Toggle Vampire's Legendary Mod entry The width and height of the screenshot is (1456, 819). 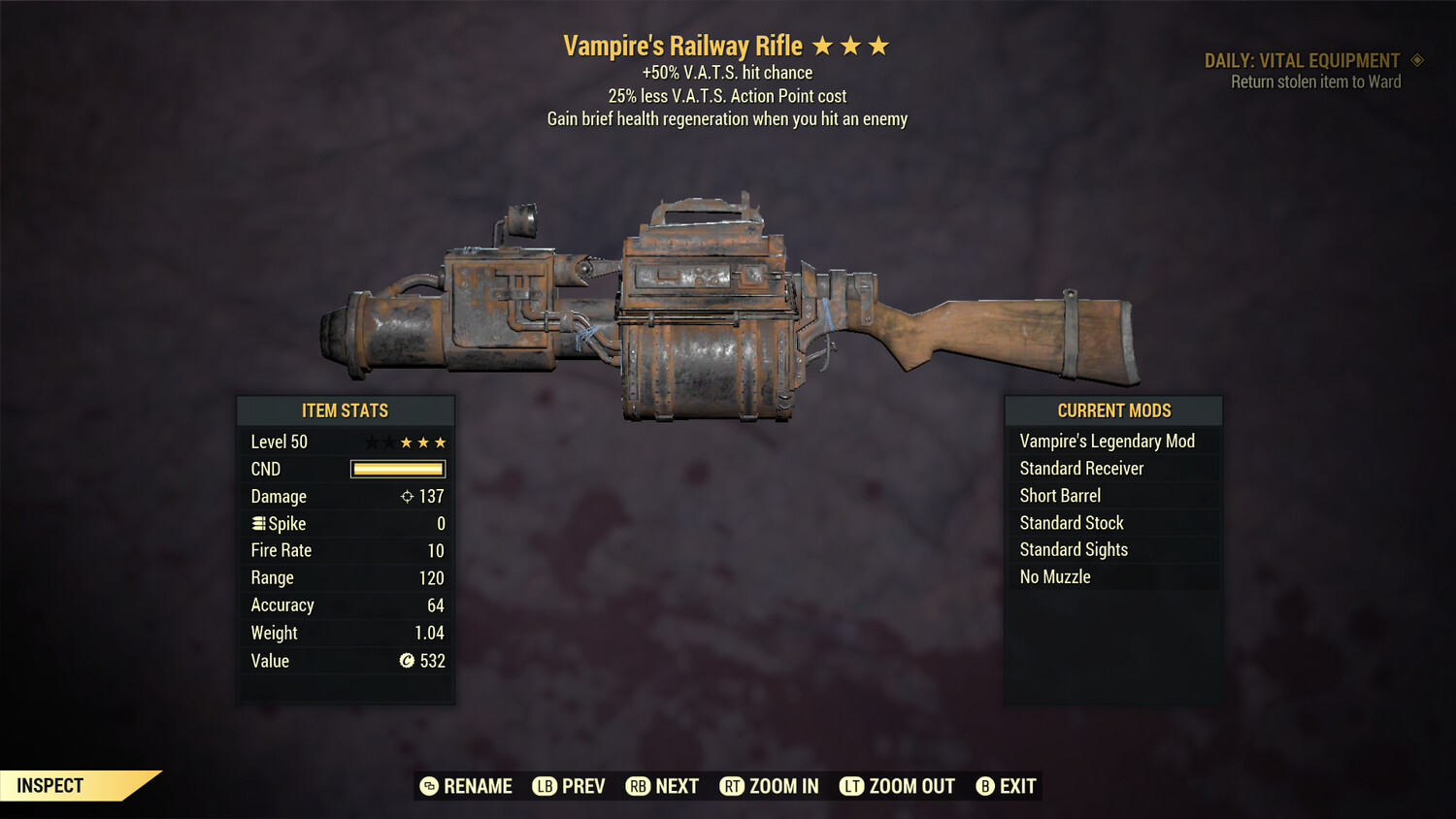point(1107,441)
